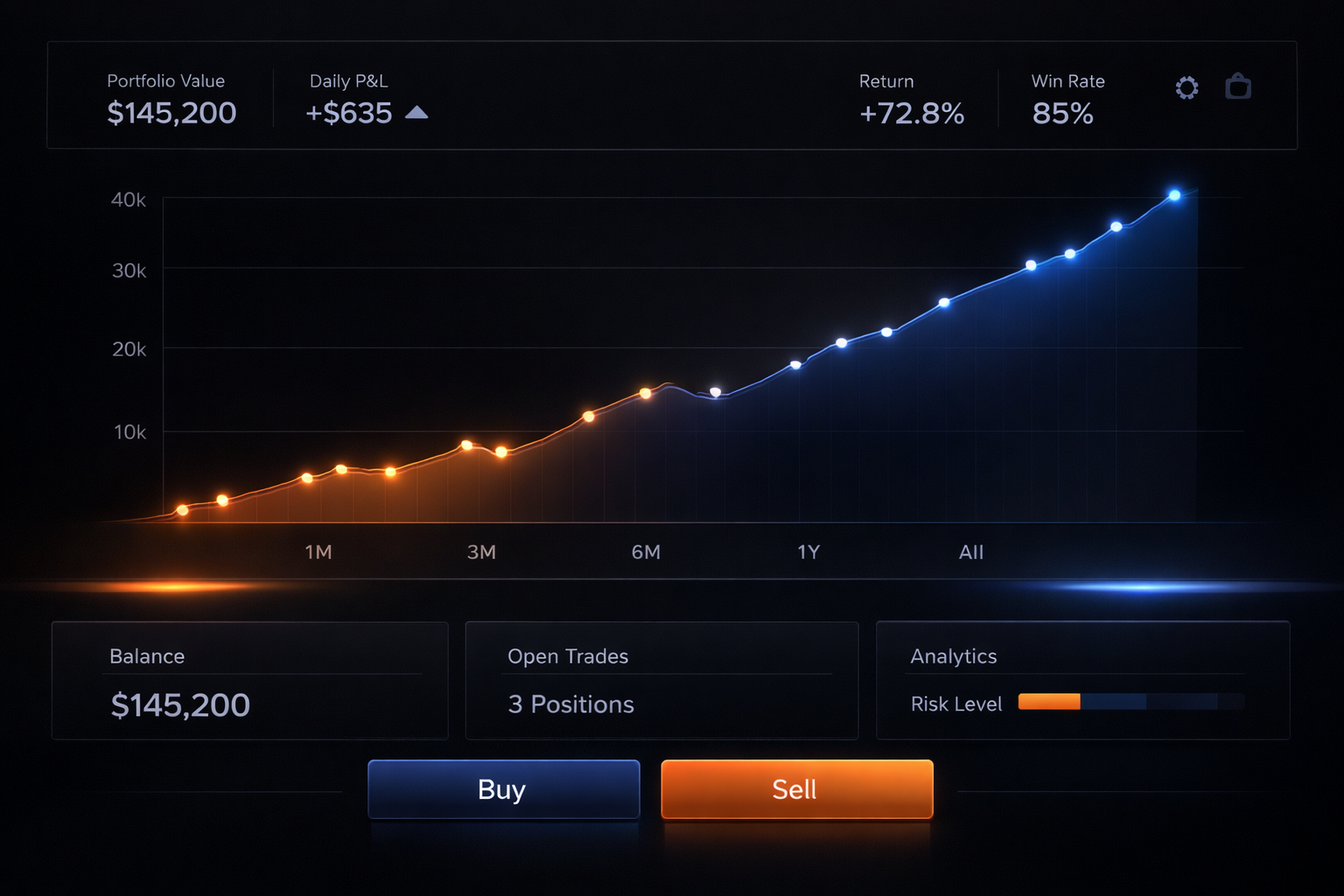Open the Analytics panel
The width and height of the screenshot is (1344, 896).
coord(953,656)
